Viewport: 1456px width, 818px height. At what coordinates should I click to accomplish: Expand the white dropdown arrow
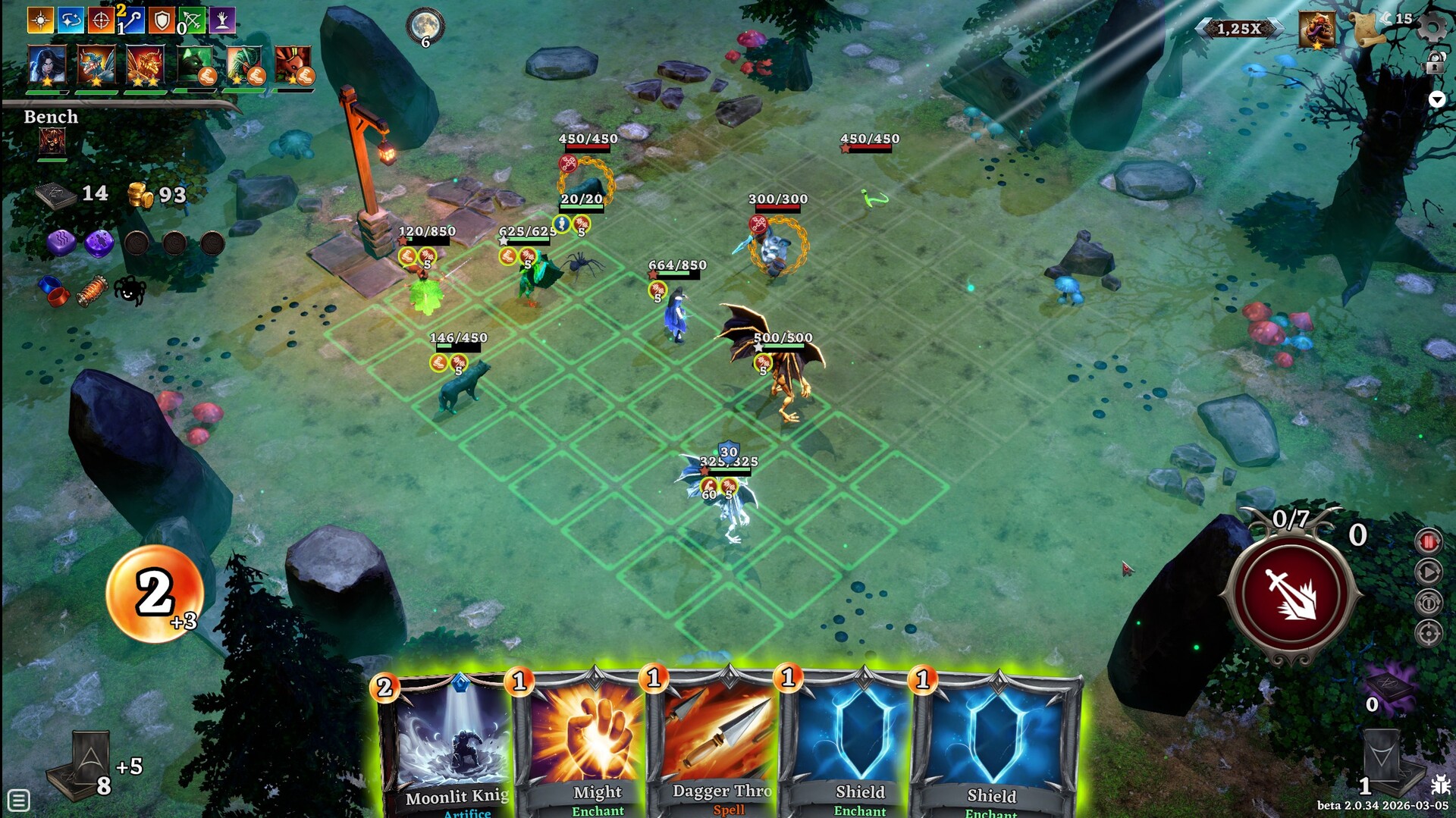[x=1436, y=99]
